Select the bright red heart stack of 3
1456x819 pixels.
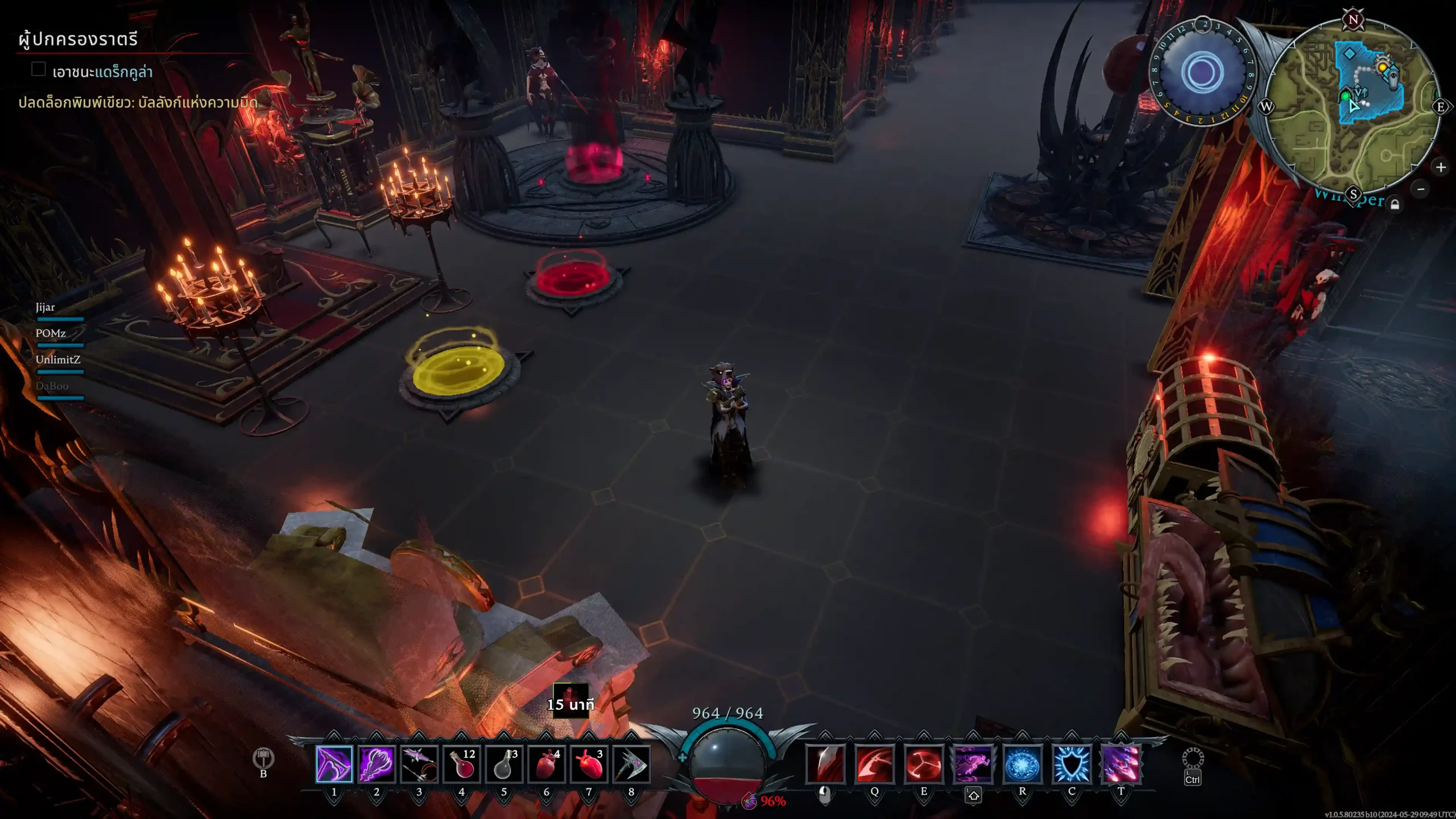click(589, 763)
